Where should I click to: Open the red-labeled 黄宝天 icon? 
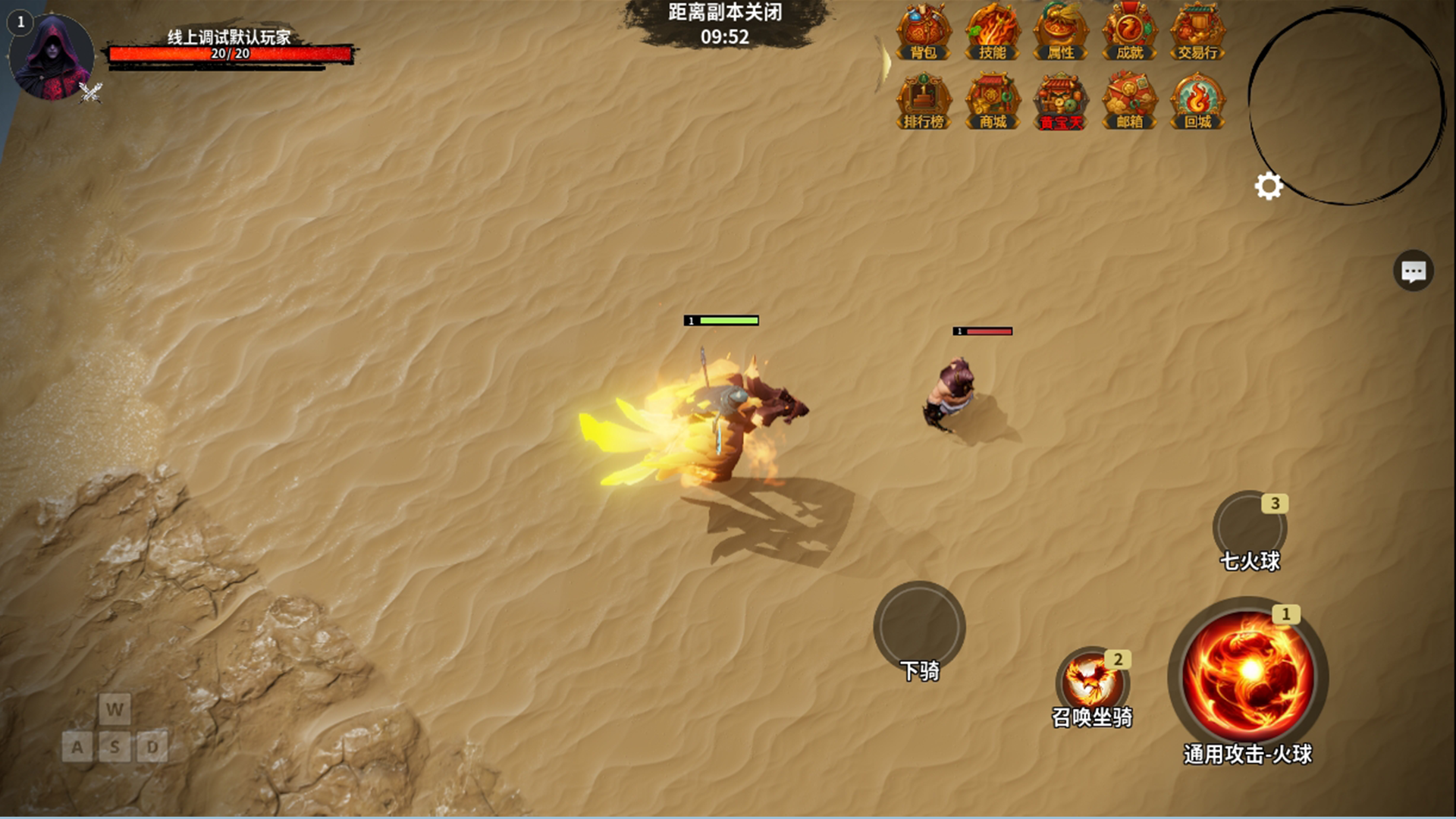[x=1060, y=102]
